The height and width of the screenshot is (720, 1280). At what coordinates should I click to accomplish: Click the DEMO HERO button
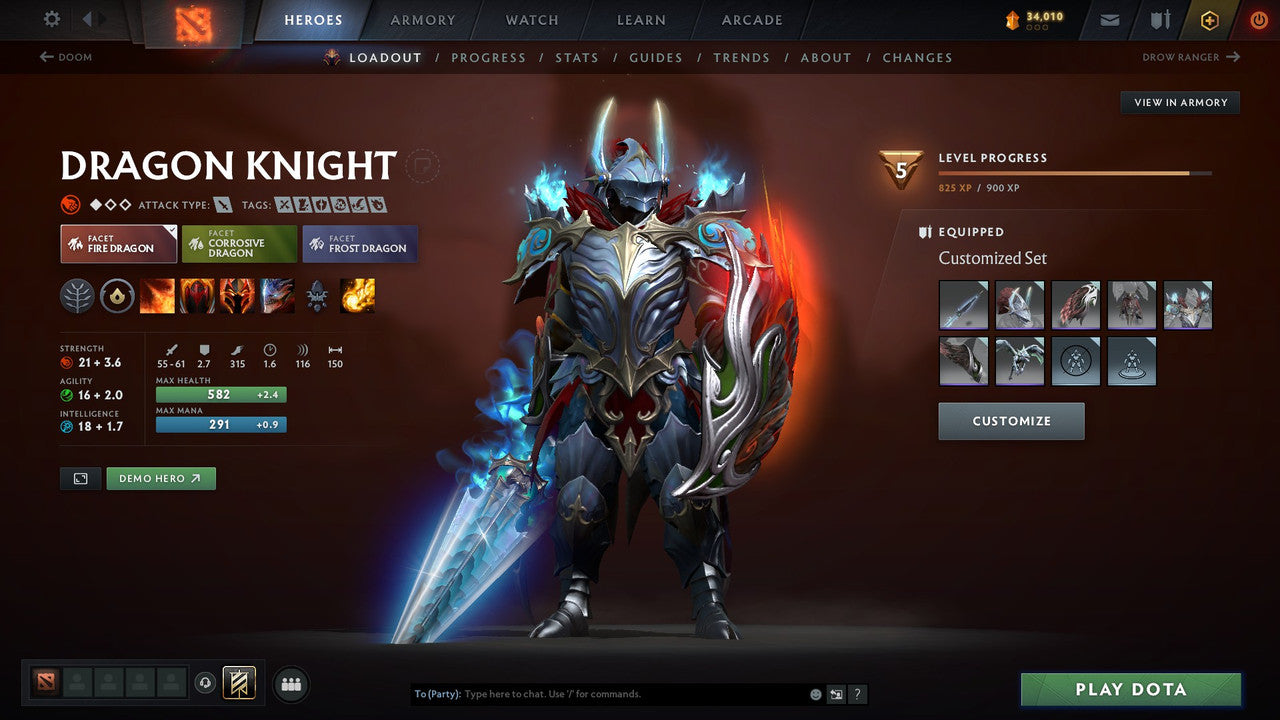pyautogui.click(x=160, y=478)
